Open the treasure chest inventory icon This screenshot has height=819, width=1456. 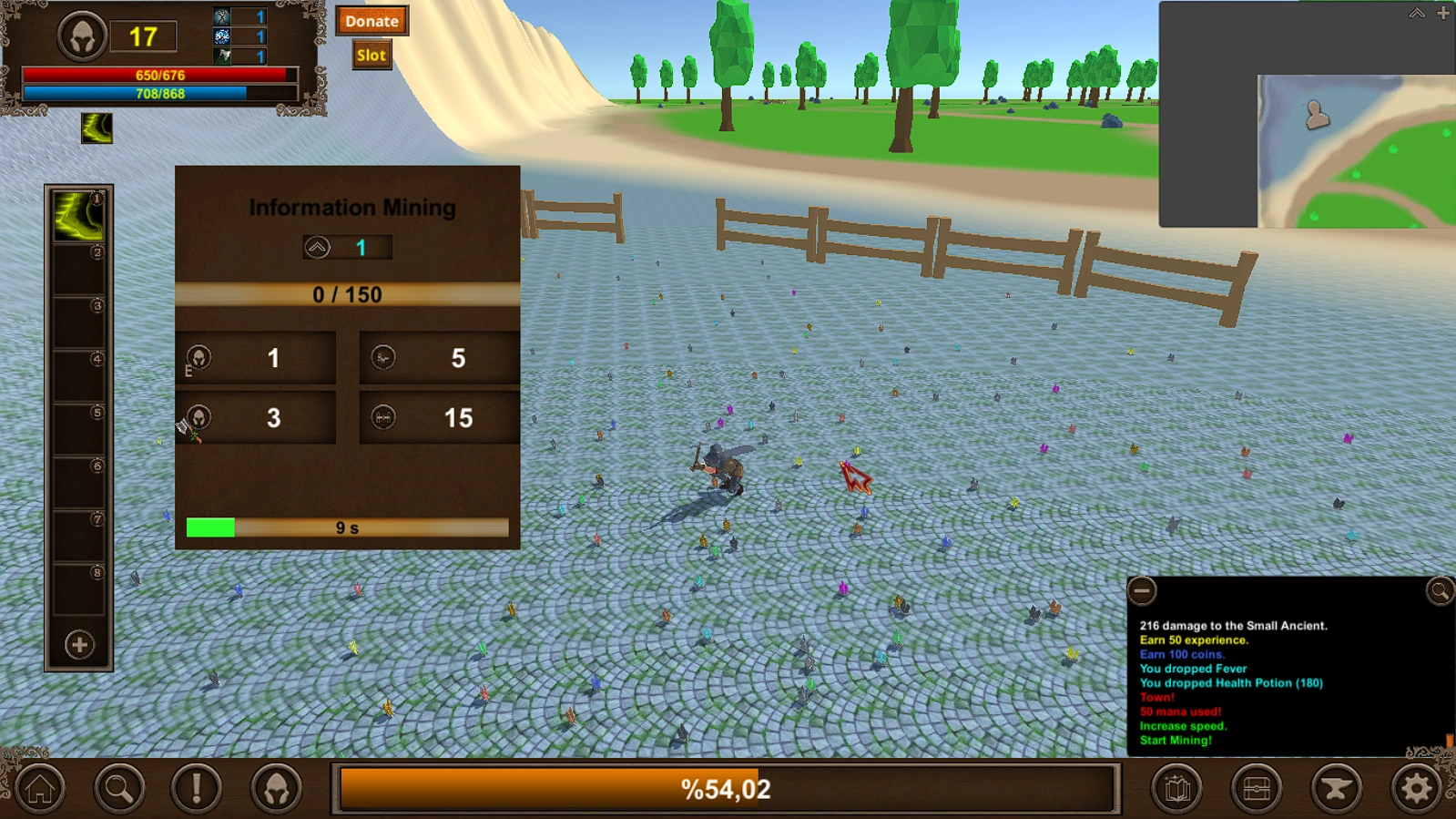(1256, 787)
